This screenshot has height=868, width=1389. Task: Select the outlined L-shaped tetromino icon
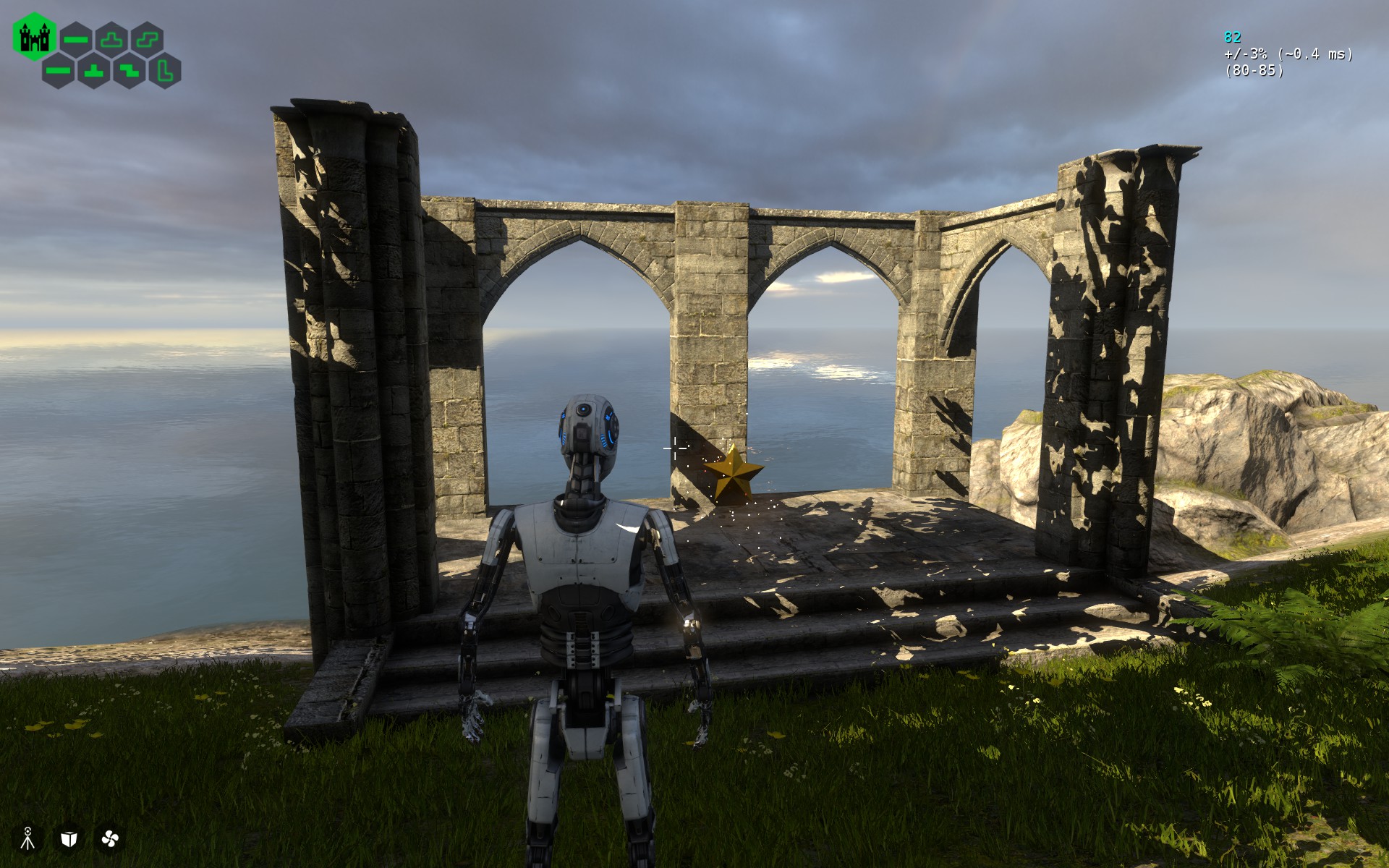point(165,71)
